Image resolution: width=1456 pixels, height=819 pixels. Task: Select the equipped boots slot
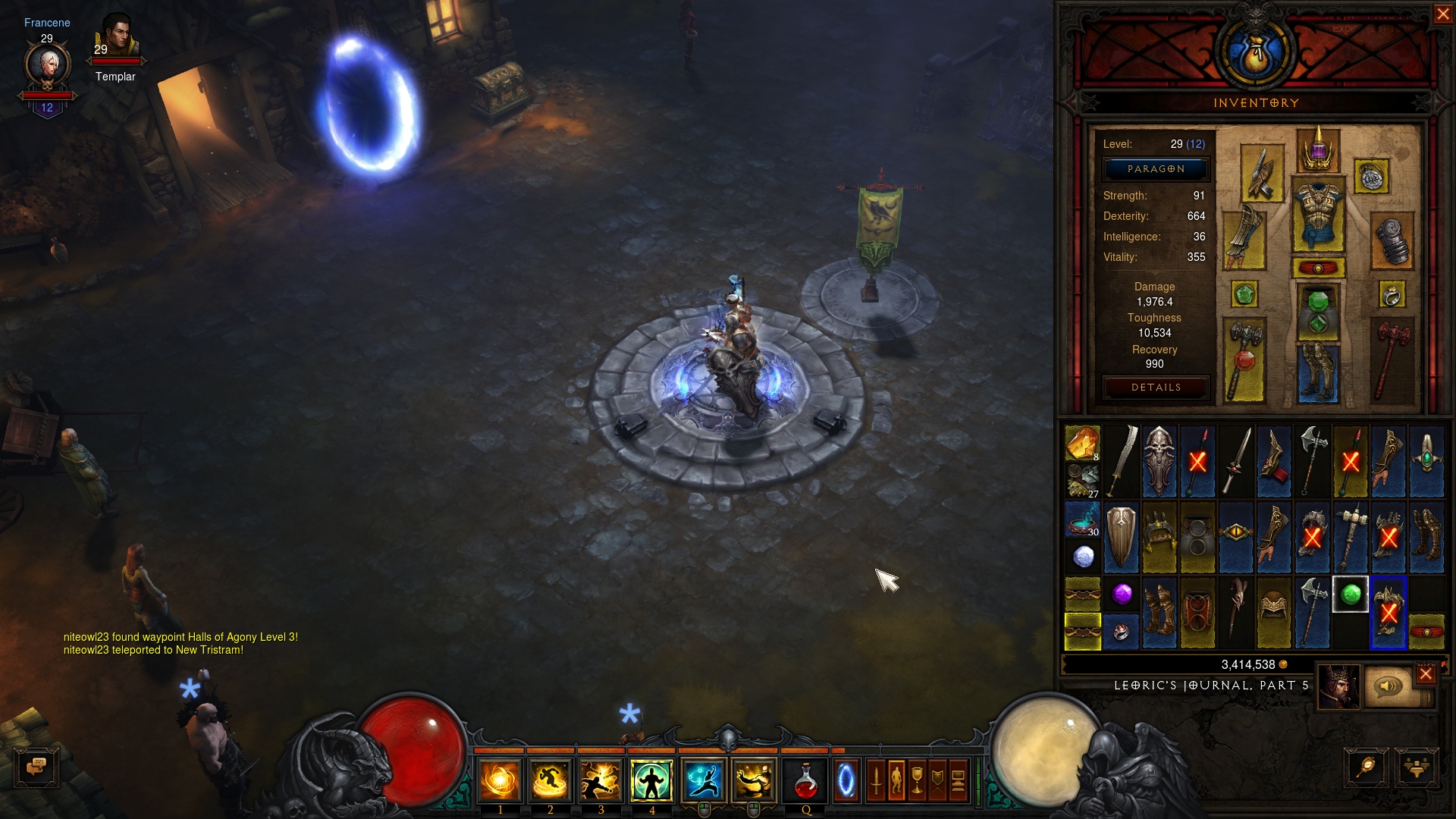pyautogui.click(x=1318, y=372)
